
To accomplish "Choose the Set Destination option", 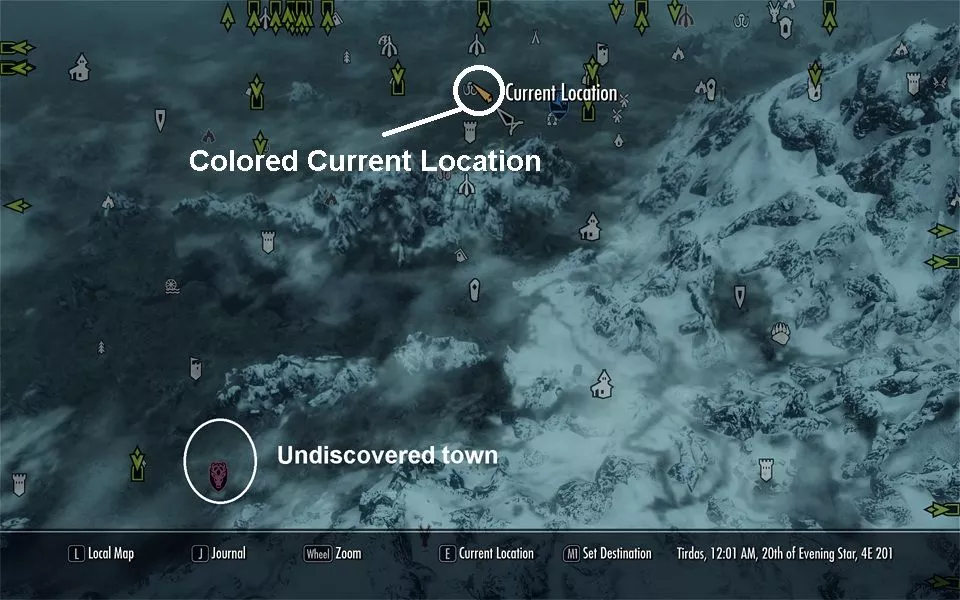I will click(608, 553).
